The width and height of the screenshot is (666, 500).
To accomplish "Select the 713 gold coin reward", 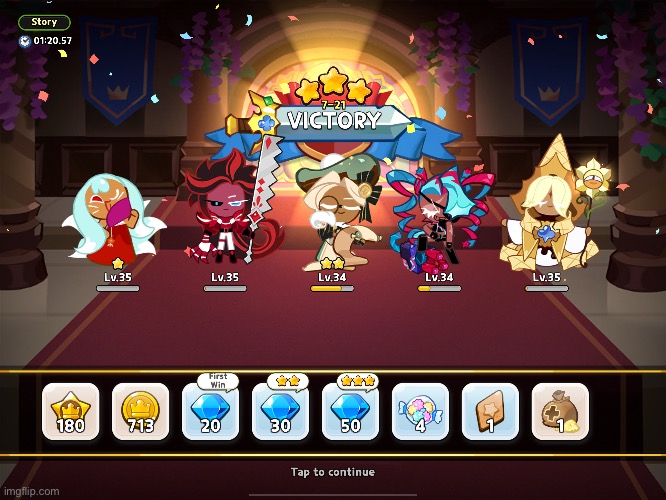I will point(140,411).
